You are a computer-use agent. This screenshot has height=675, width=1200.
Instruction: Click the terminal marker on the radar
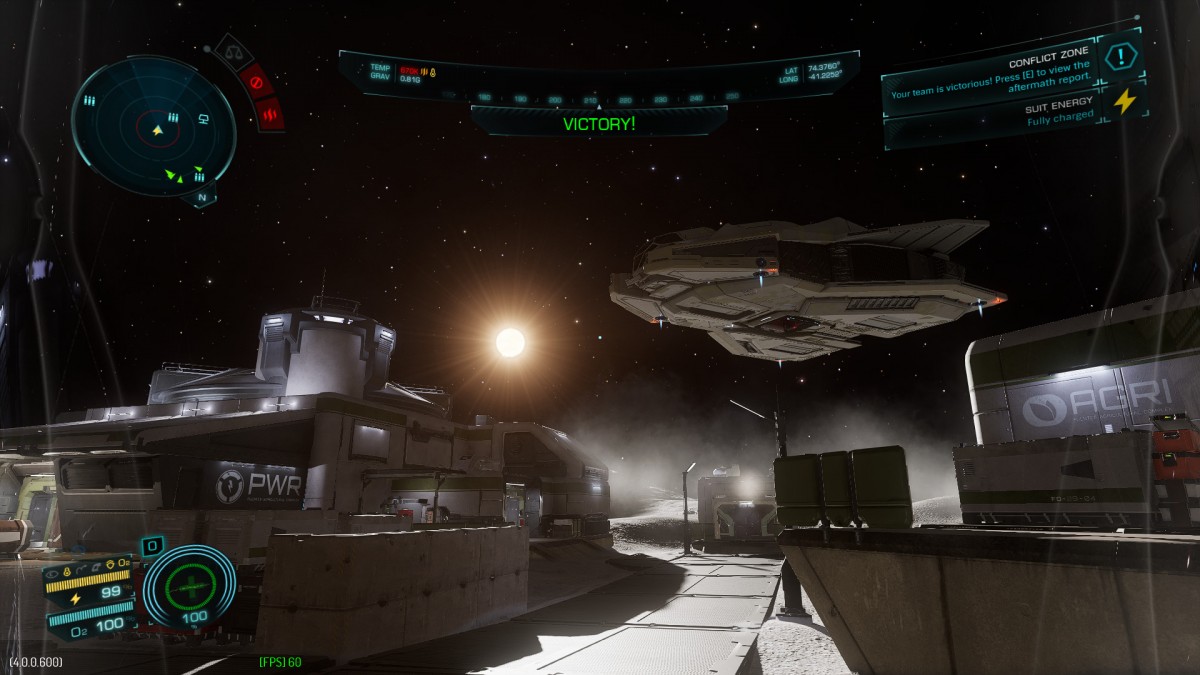pyautogui.click(x=203, y=120)
